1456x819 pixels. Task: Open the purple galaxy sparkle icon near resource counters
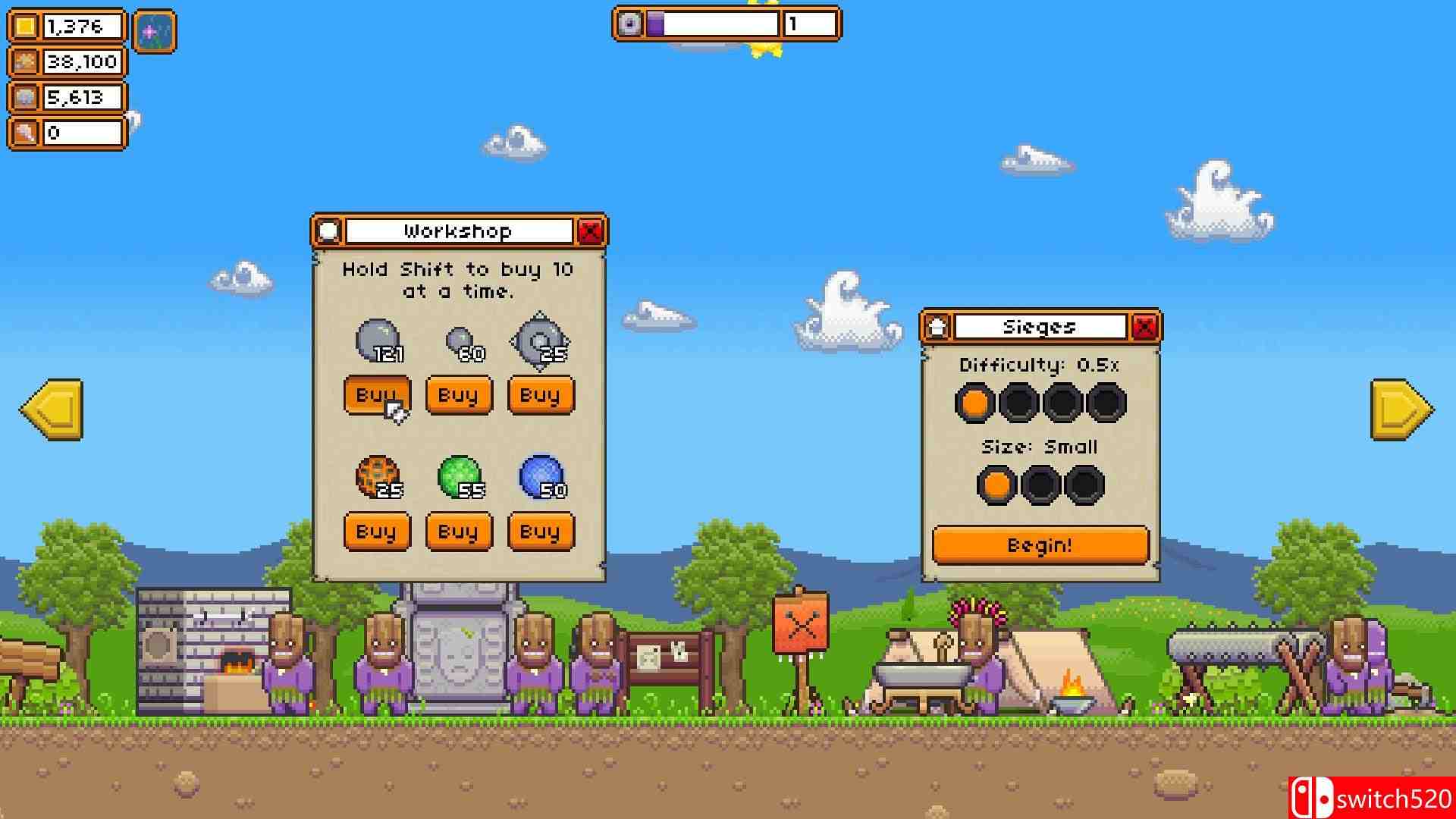(154, 30)
